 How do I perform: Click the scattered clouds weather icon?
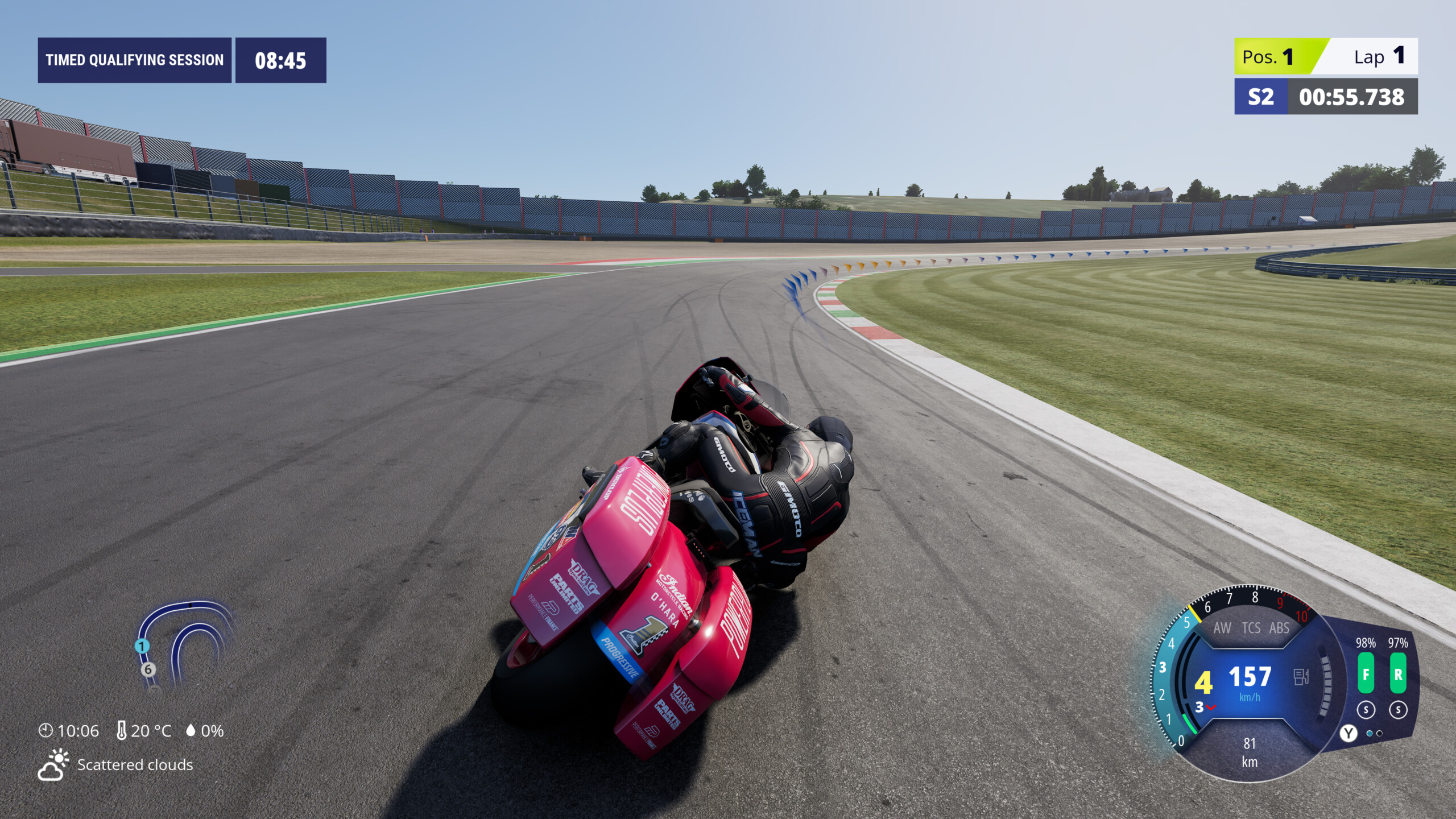point(53,765)
